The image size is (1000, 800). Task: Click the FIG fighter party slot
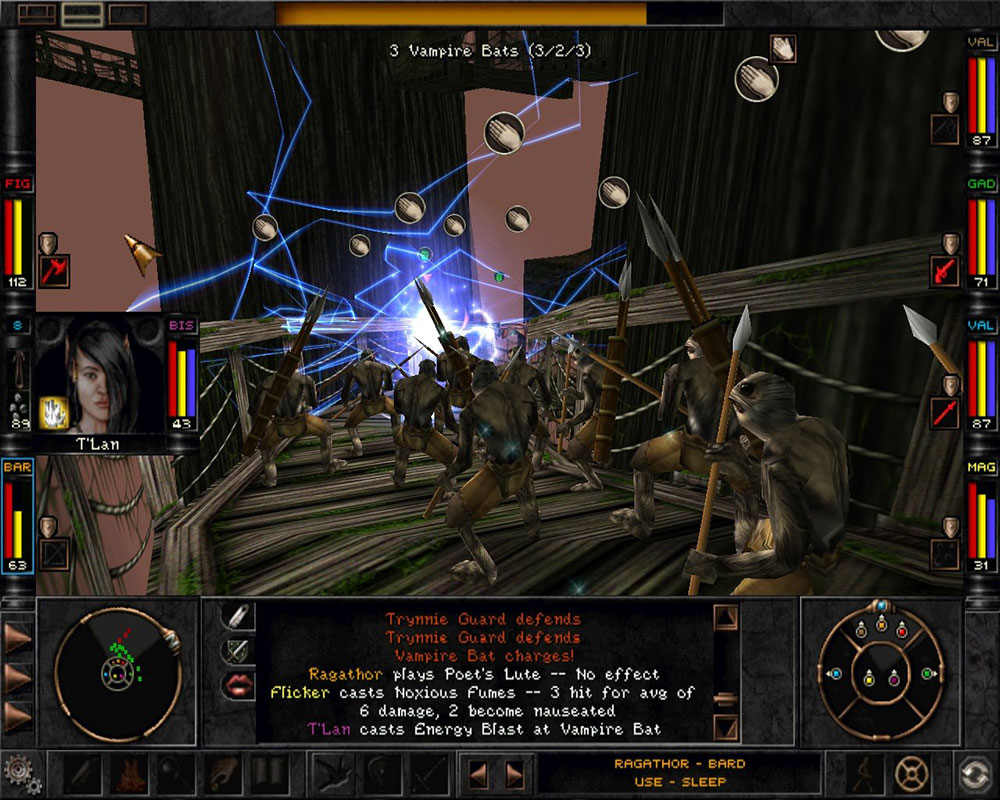tap(17, 230)
